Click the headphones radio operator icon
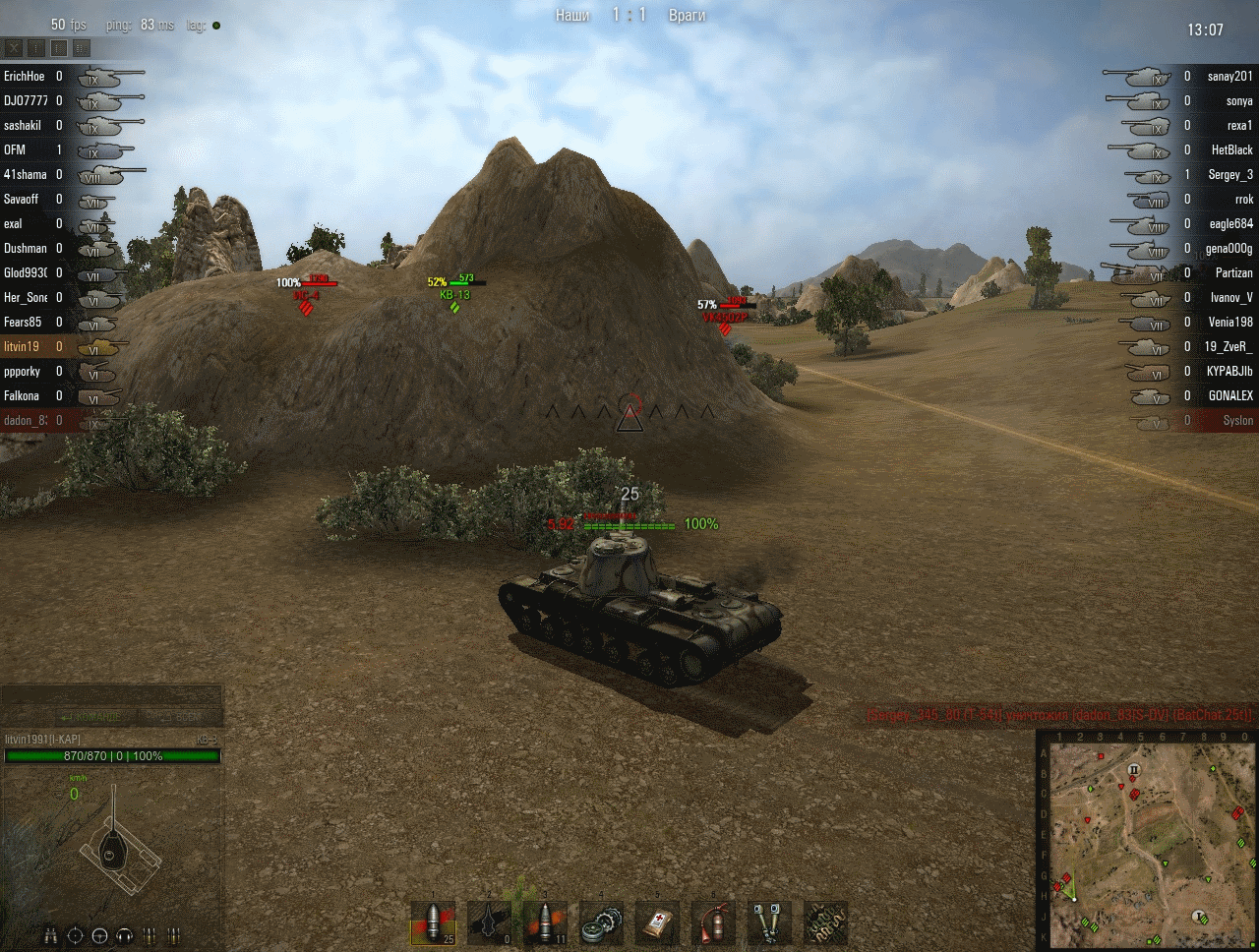 point(125,935)
